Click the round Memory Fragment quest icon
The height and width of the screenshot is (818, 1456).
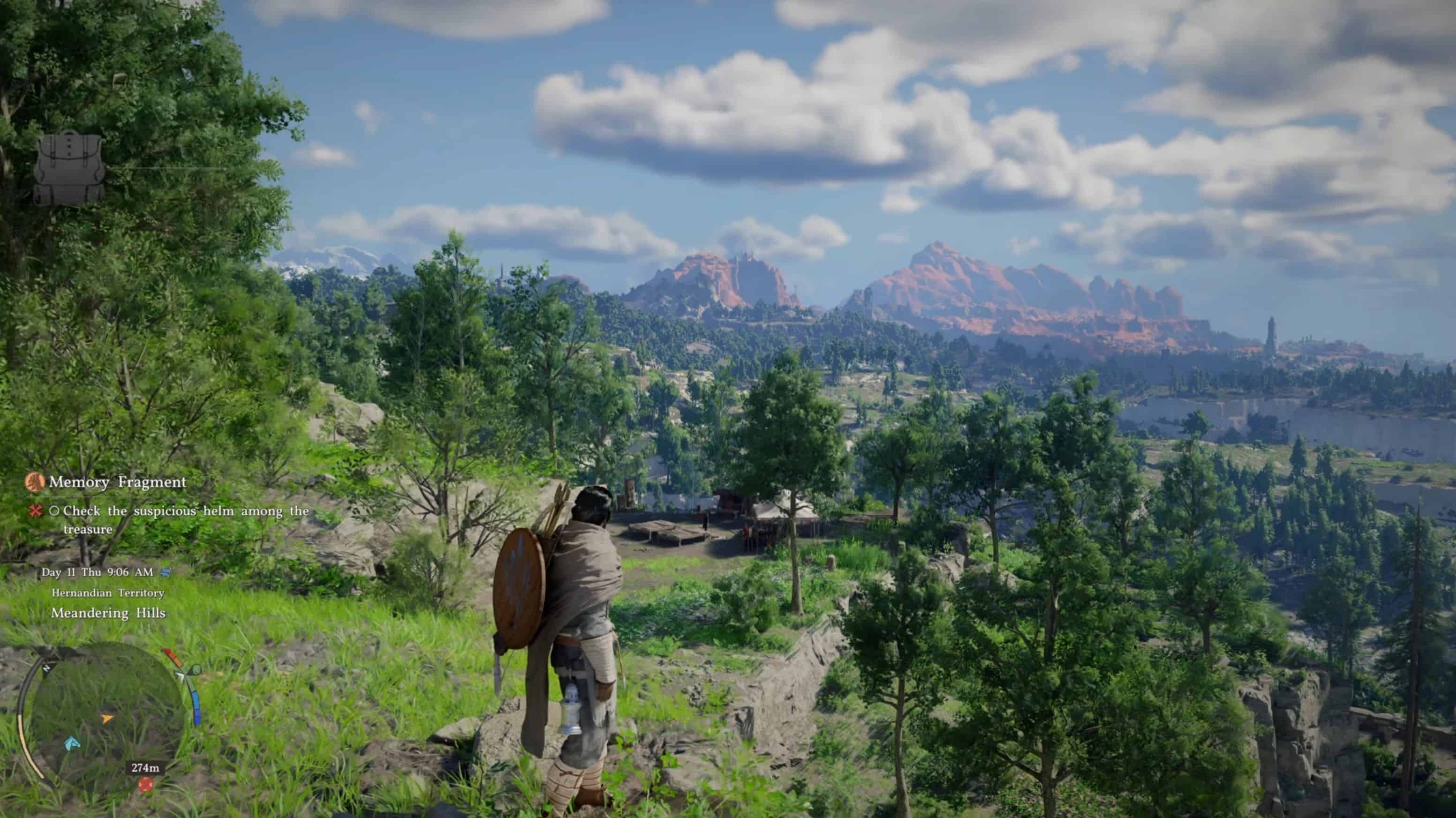35,482
